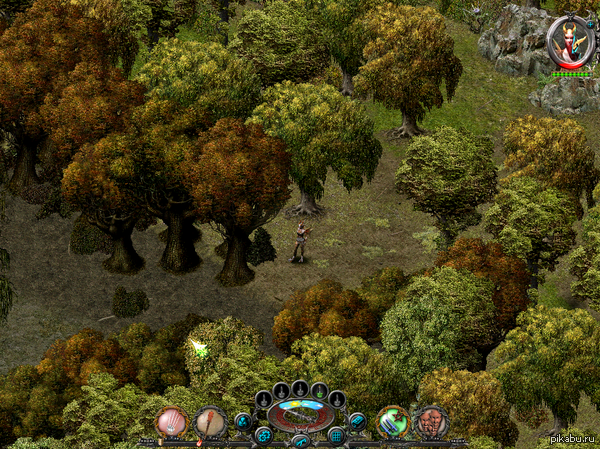The width and height of the screenshot is (600, 449).
Task: Select the fist weapon slot
Action: point(171,422)
